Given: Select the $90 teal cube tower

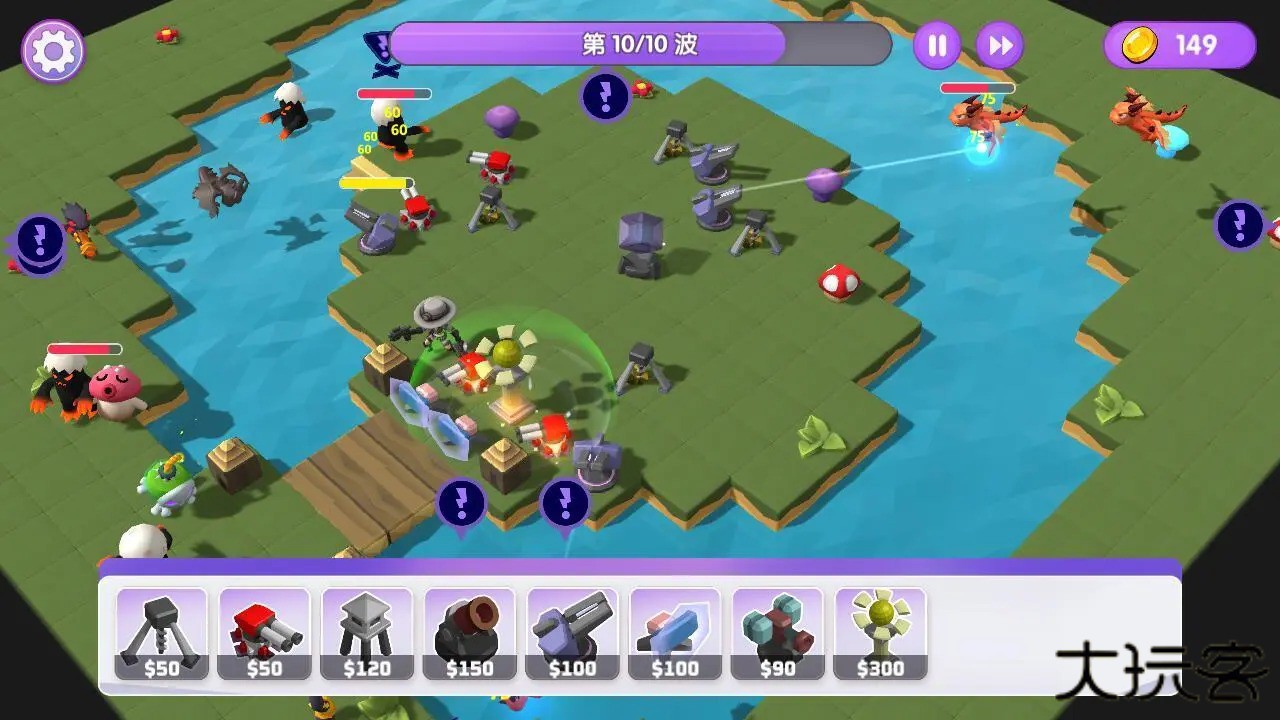Looking at the screenshot, I should [777, 634].
